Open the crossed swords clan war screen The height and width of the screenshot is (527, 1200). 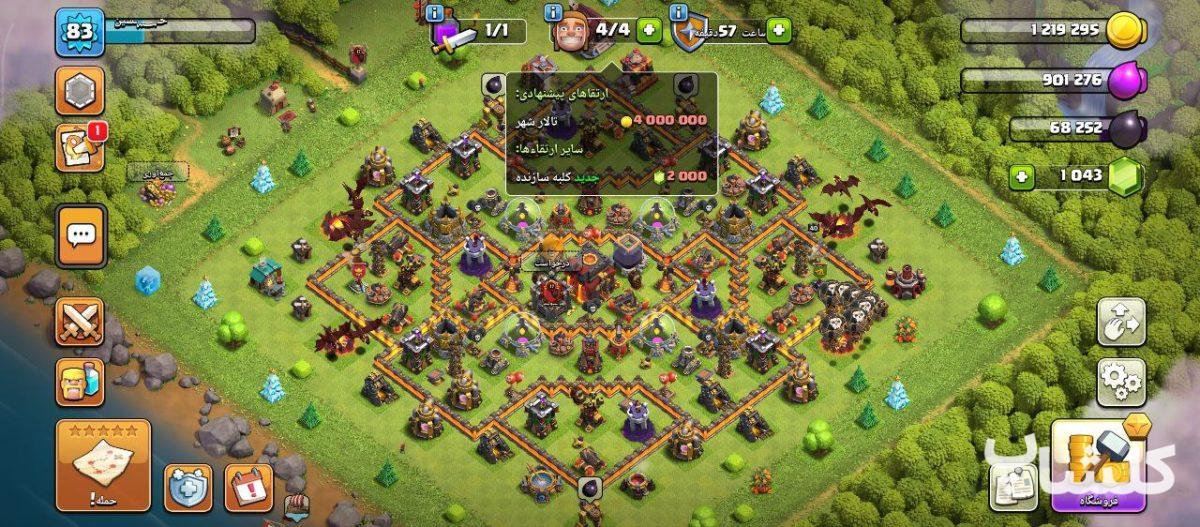(x=80, y=322)
